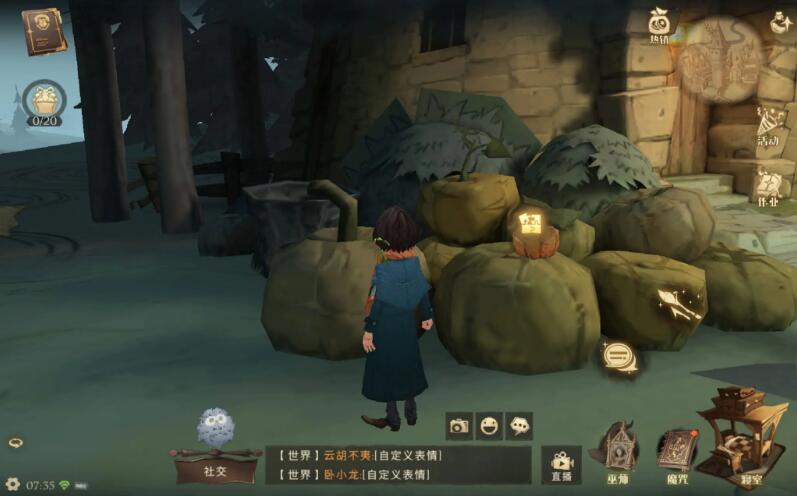Image resolution: width=797 pixels, height=496 pixels.
Task: Tap the cupcake 0/20 tracker icon
Action: click(x=44, y=101)
